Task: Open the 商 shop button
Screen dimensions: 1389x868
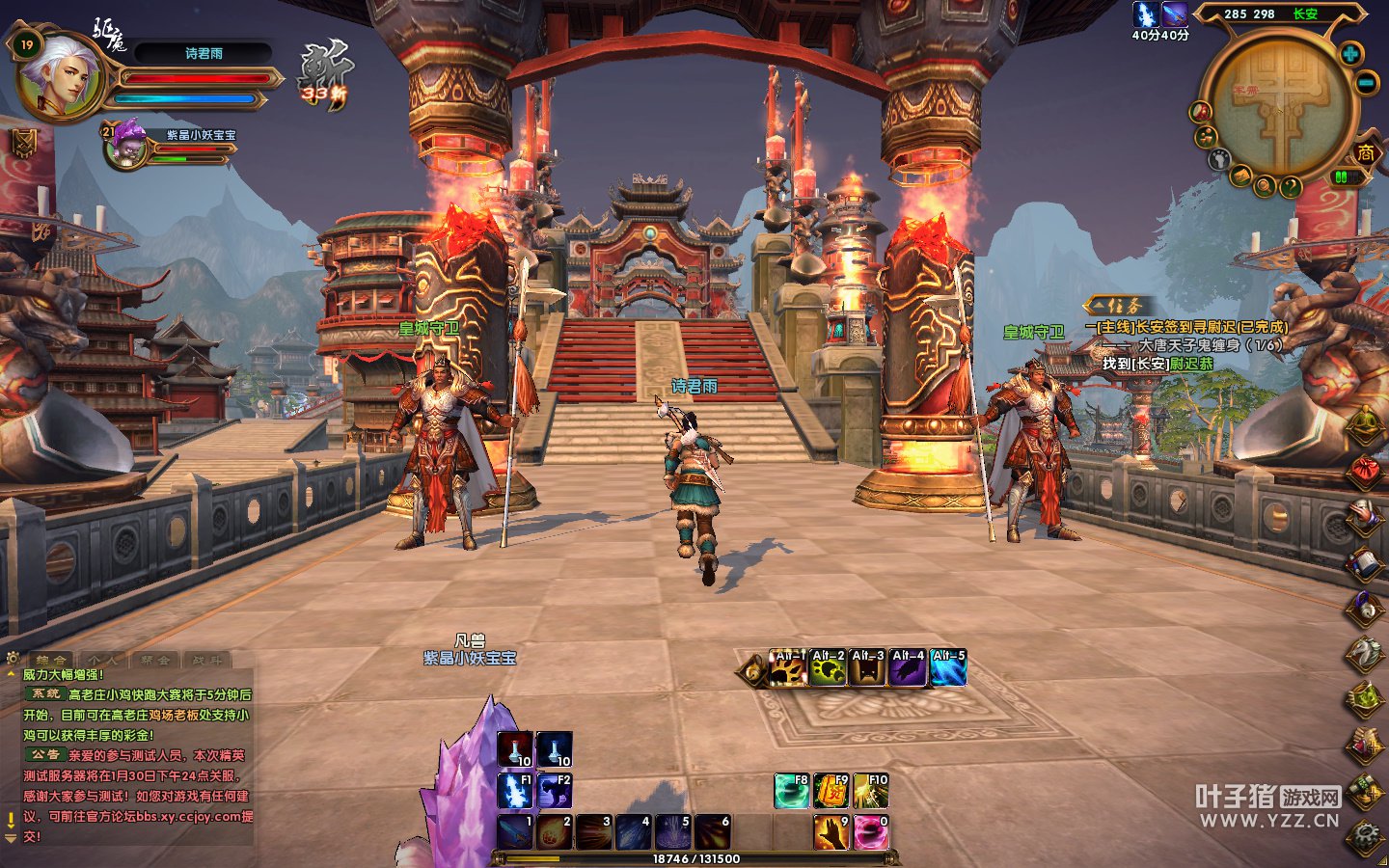Action: coord(1366,152)
